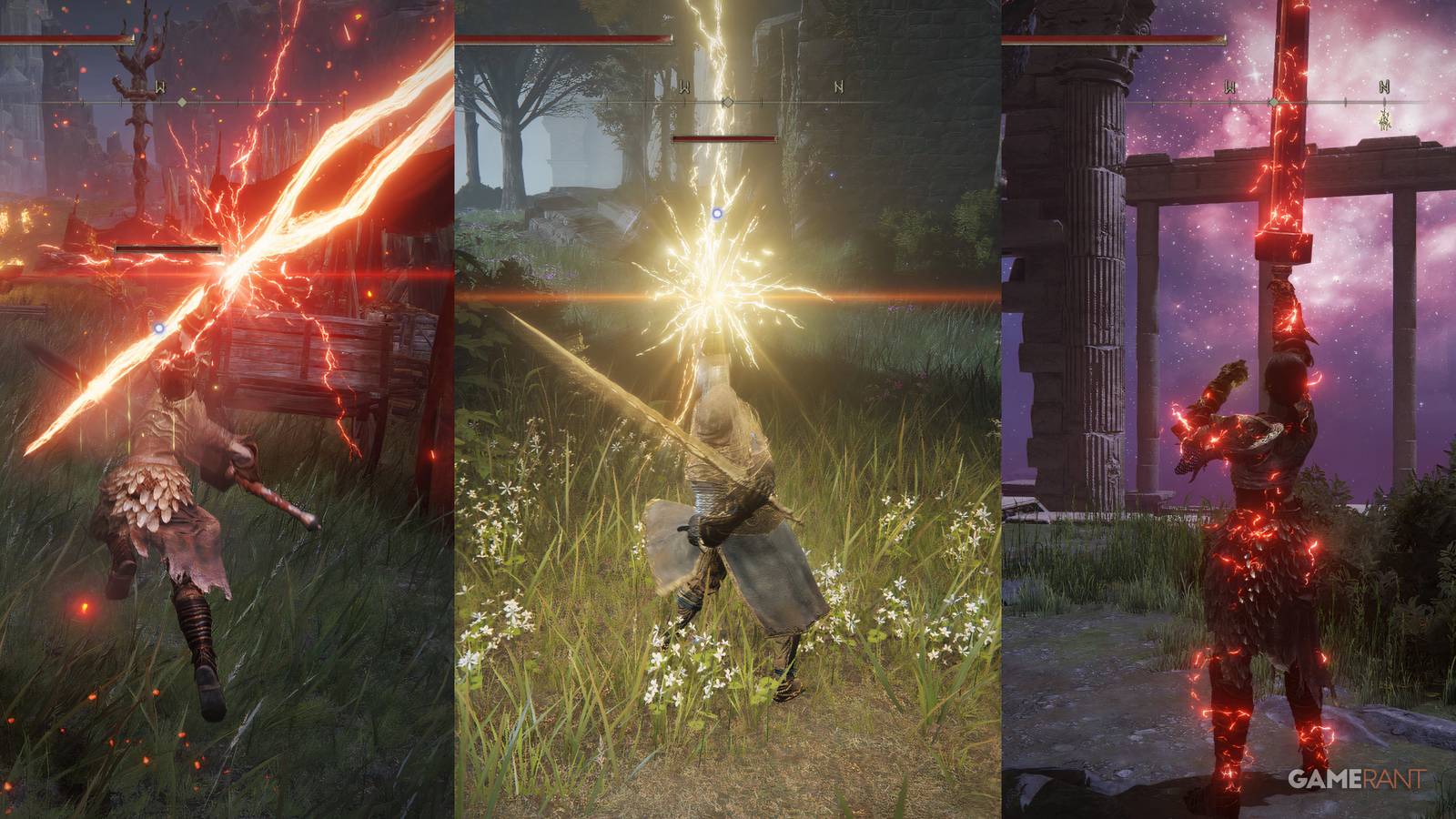Click the W marker on the middle panel compass
The height and width of the screenshot is (819, 1456).
tap(684, 87)
